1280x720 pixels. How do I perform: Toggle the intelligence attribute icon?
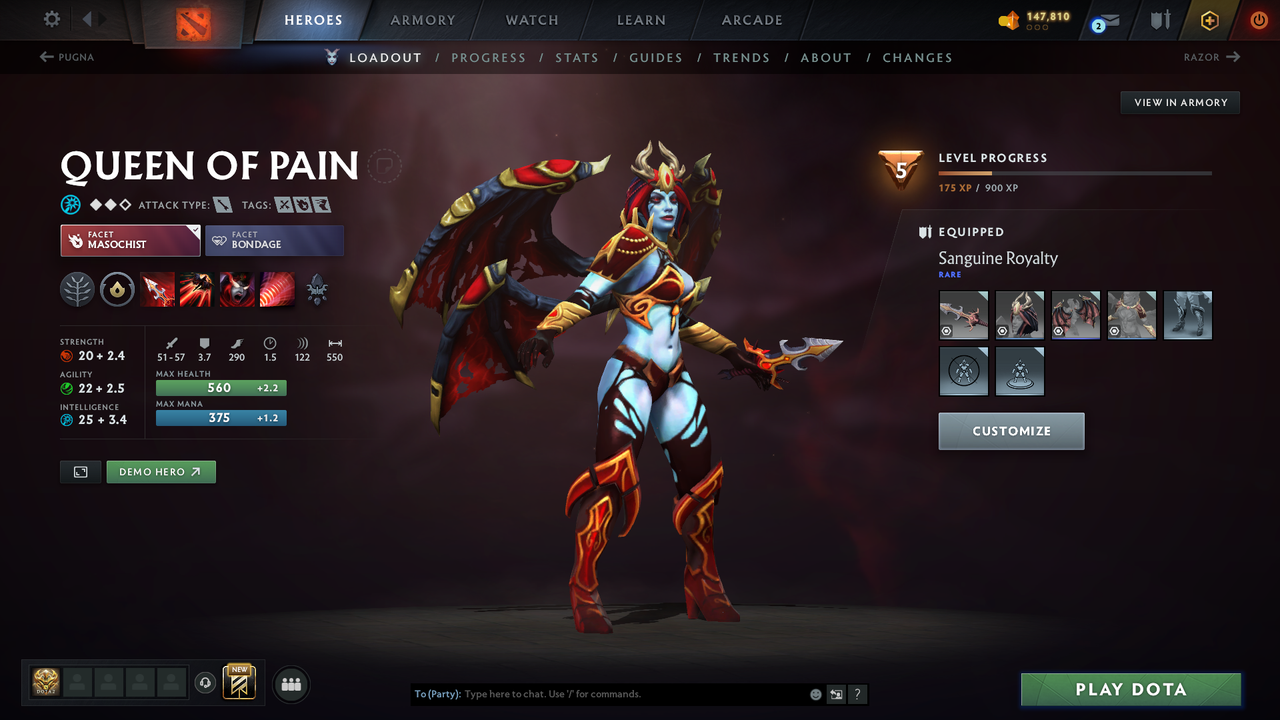[x=67, y=419]
